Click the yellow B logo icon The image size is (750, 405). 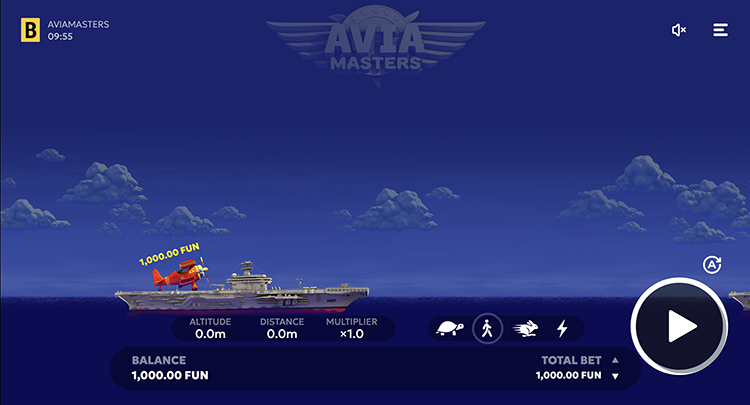click(30, 30)
